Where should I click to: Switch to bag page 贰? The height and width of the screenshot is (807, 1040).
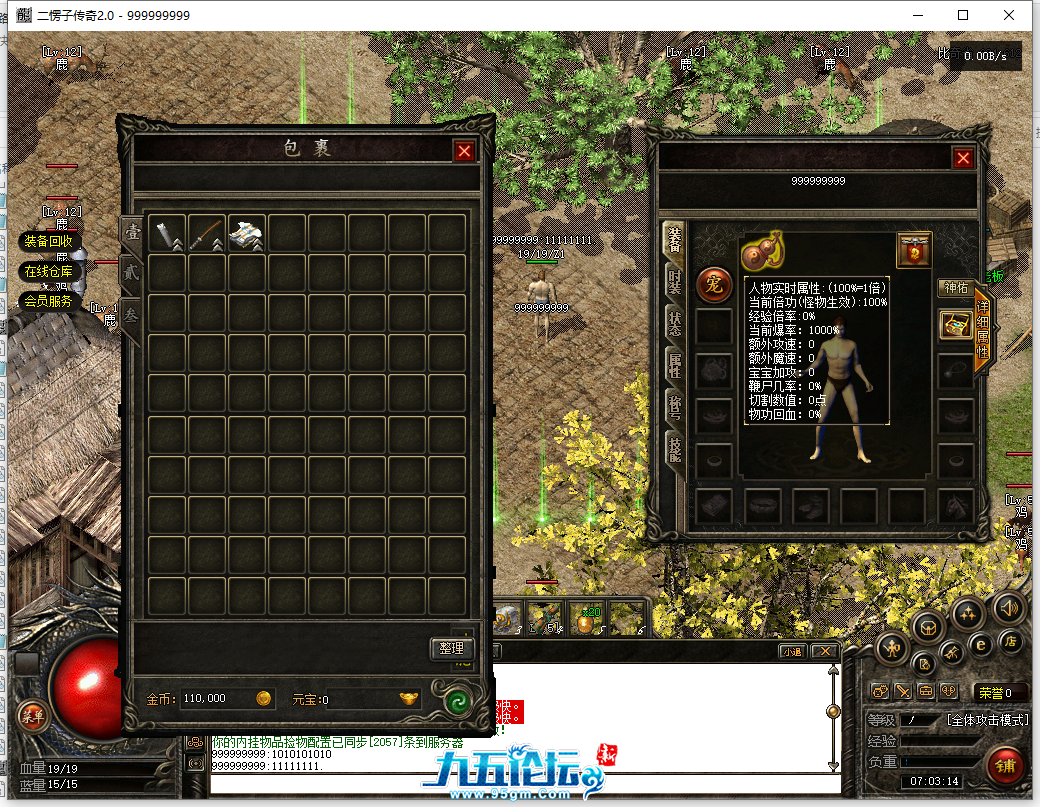(x=131, y=271)
